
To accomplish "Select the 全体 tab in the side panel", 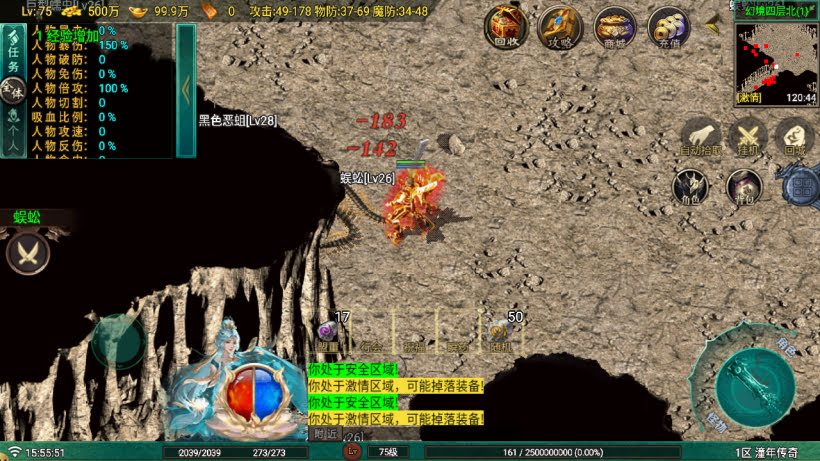I will point(13,93).
